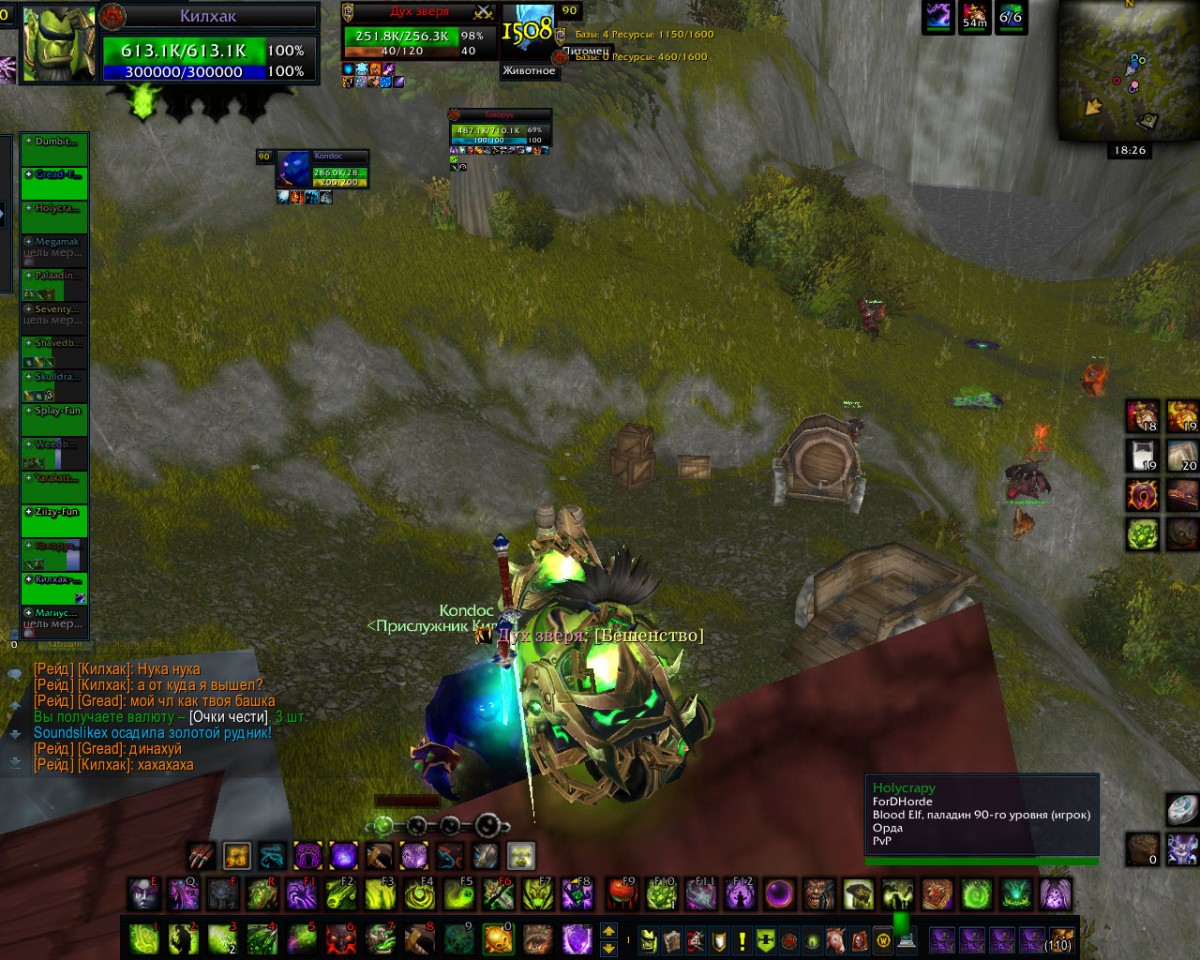This screenshot has height=960, width=1200.
Task: Use the white cloth bandage item
Action: tap(1144, 454)
